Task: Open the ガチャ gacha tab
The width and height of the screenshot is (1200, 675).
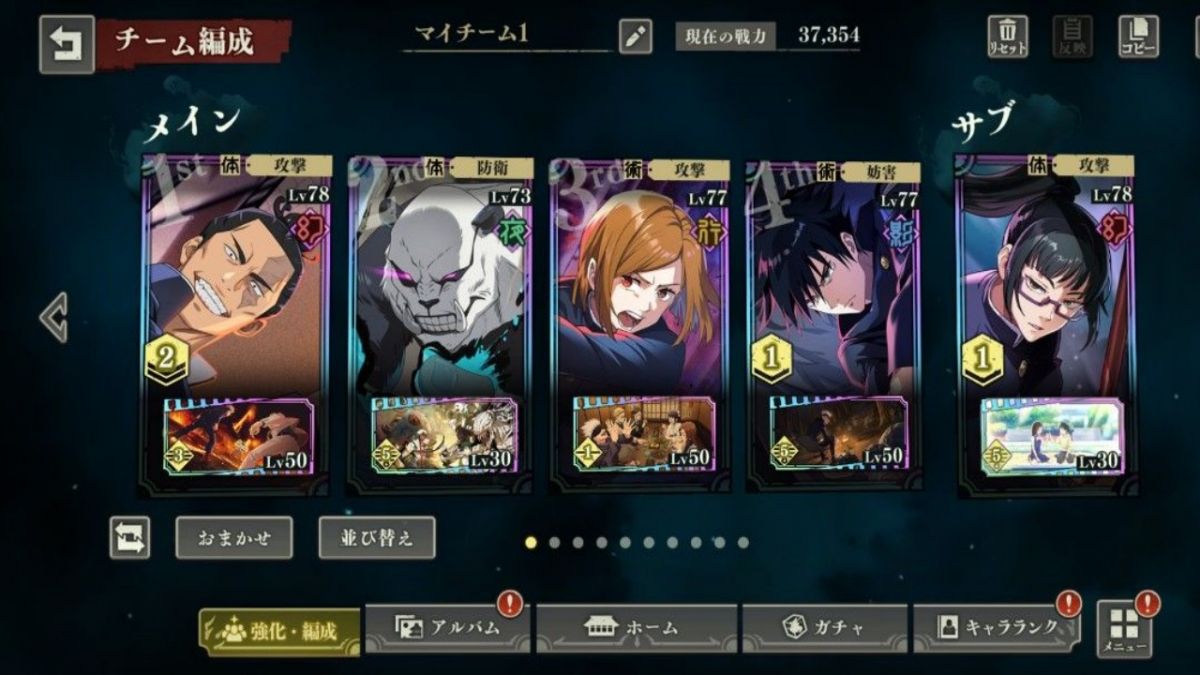Action: tap(822, 628)
